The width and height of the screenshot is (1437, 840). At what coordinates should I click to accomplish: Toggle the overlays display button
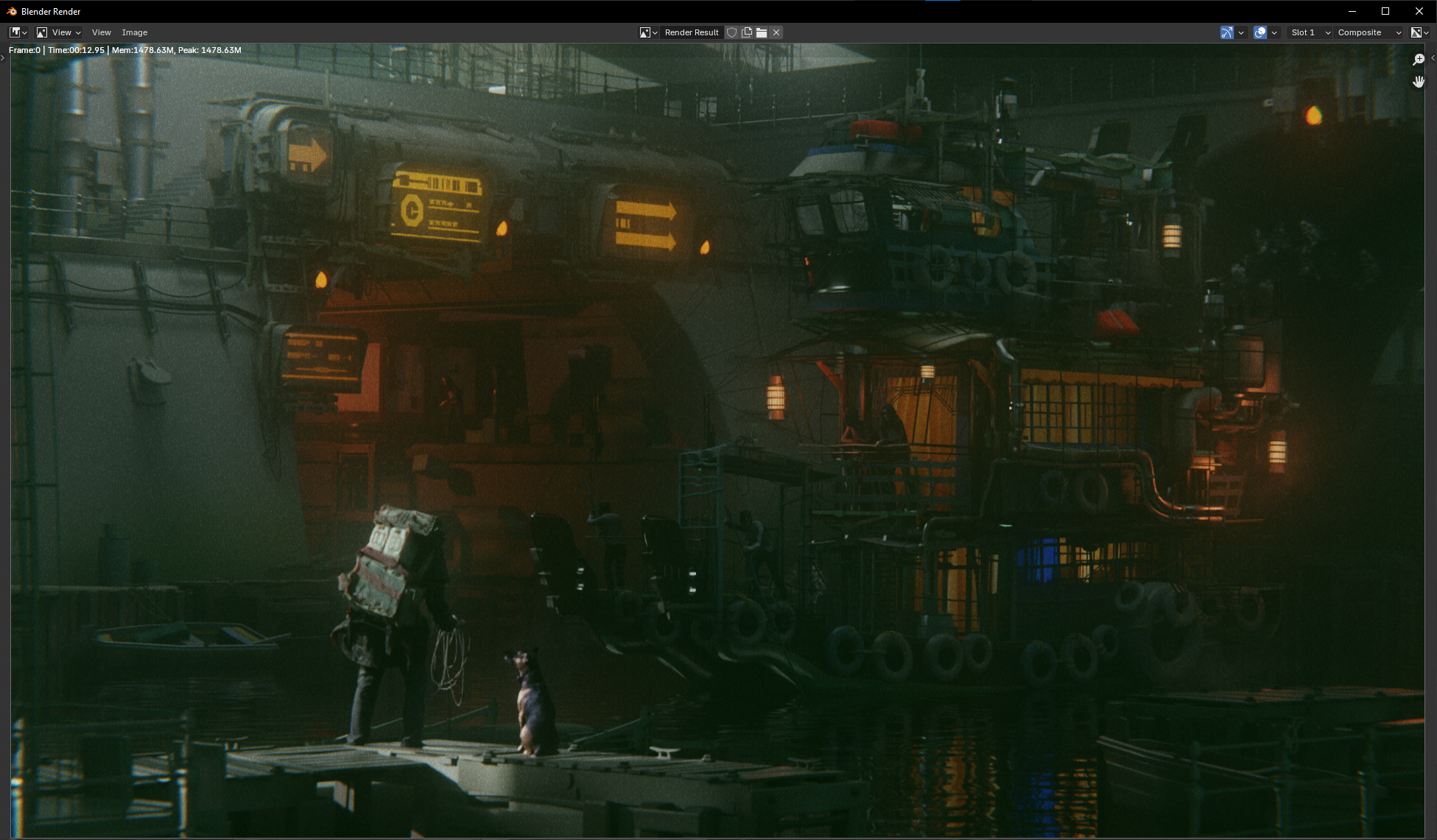1260,32
